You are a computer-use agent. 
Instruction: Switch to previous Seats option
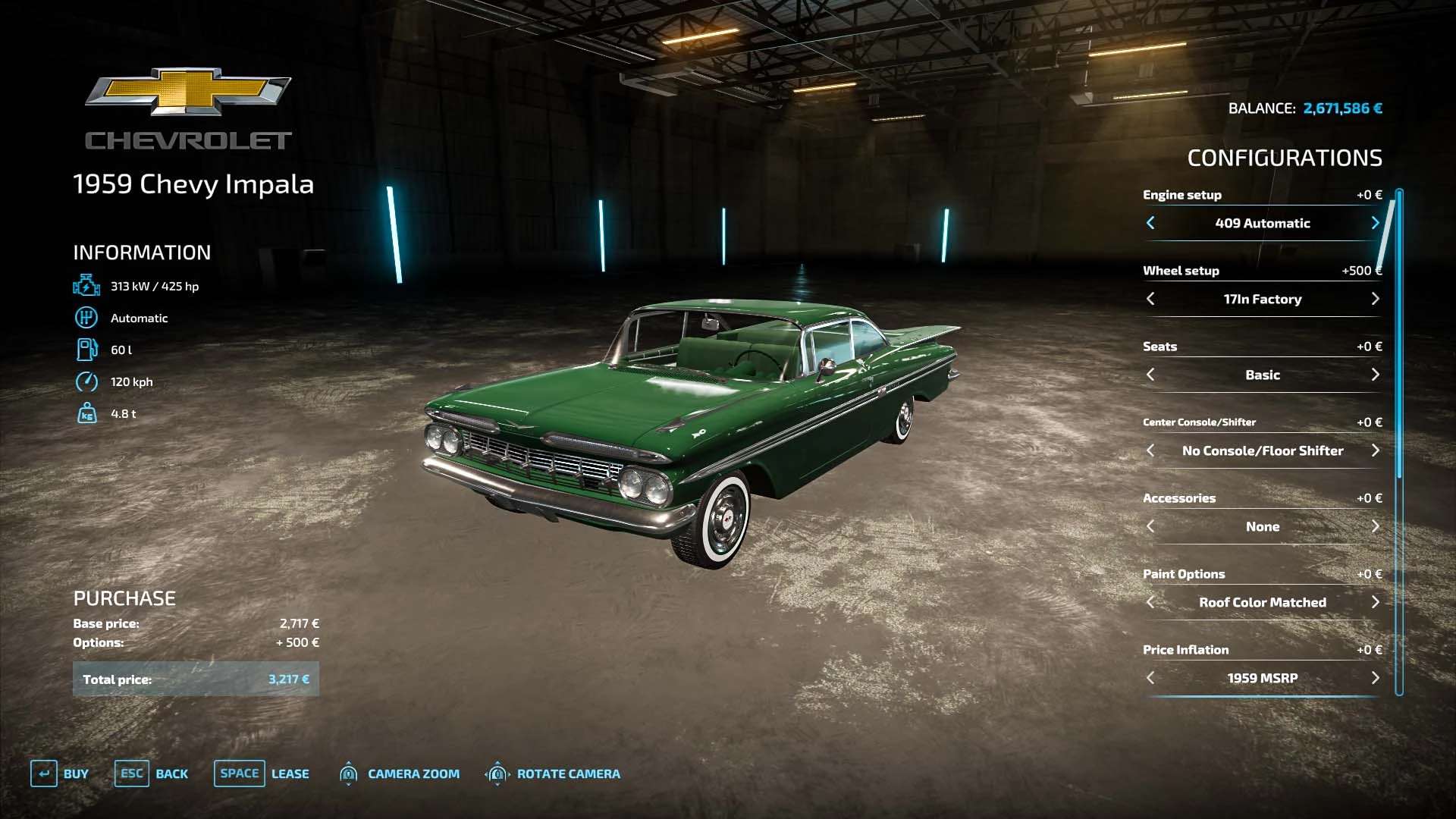(x=1150, y=375)
